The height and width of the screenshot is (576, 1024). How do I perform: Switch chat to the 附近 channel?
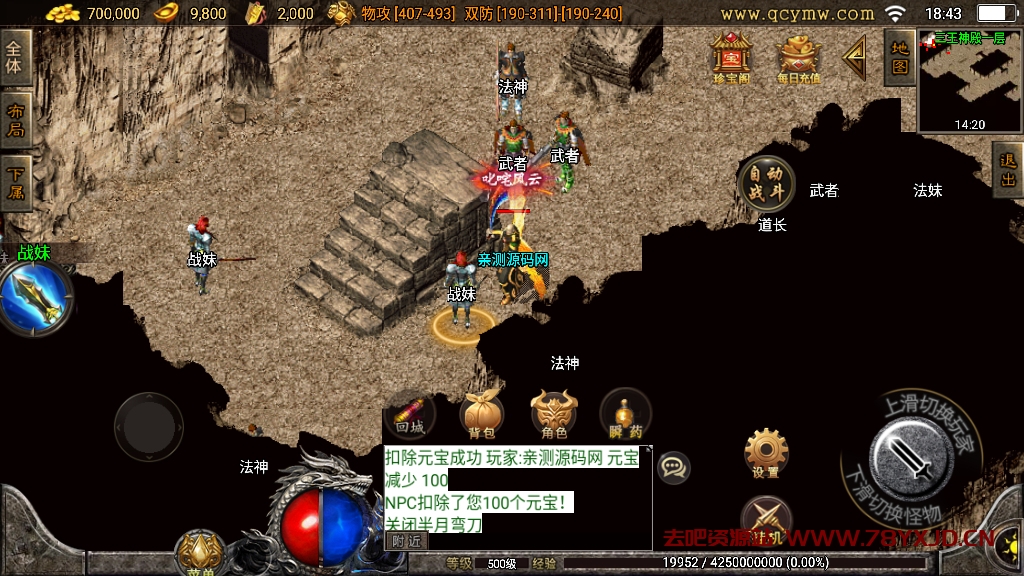coord(406,540)
